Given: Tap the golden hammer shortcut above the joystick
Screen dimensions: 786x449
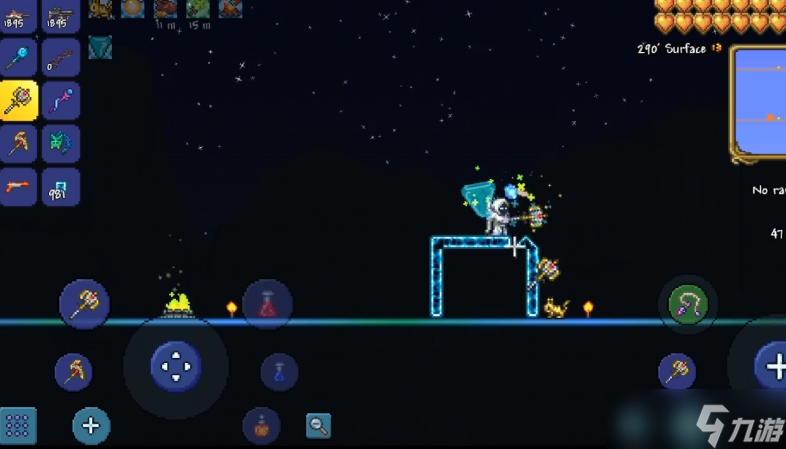Looking at the screenshot, I should pos(84,303).
